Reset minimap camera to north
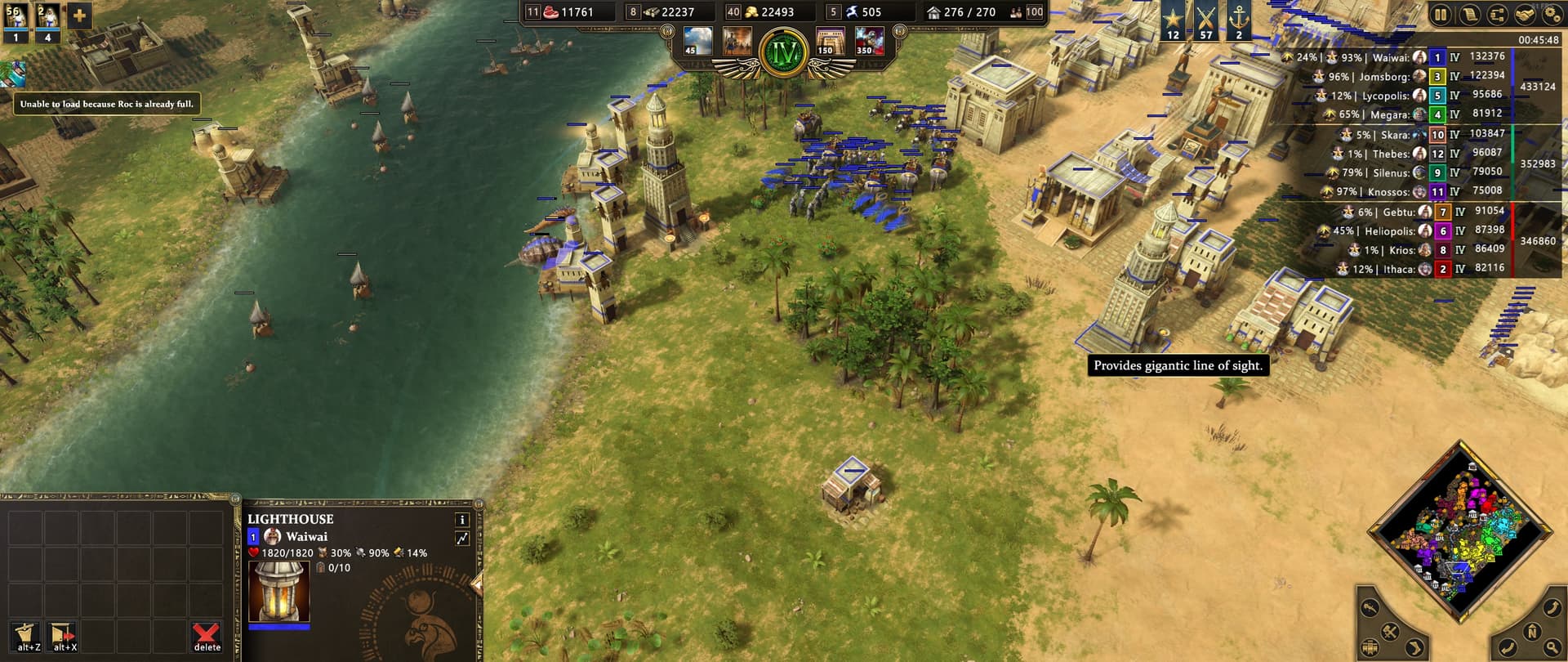This screenshot has width=1568, height=662. pos(1532,631)
